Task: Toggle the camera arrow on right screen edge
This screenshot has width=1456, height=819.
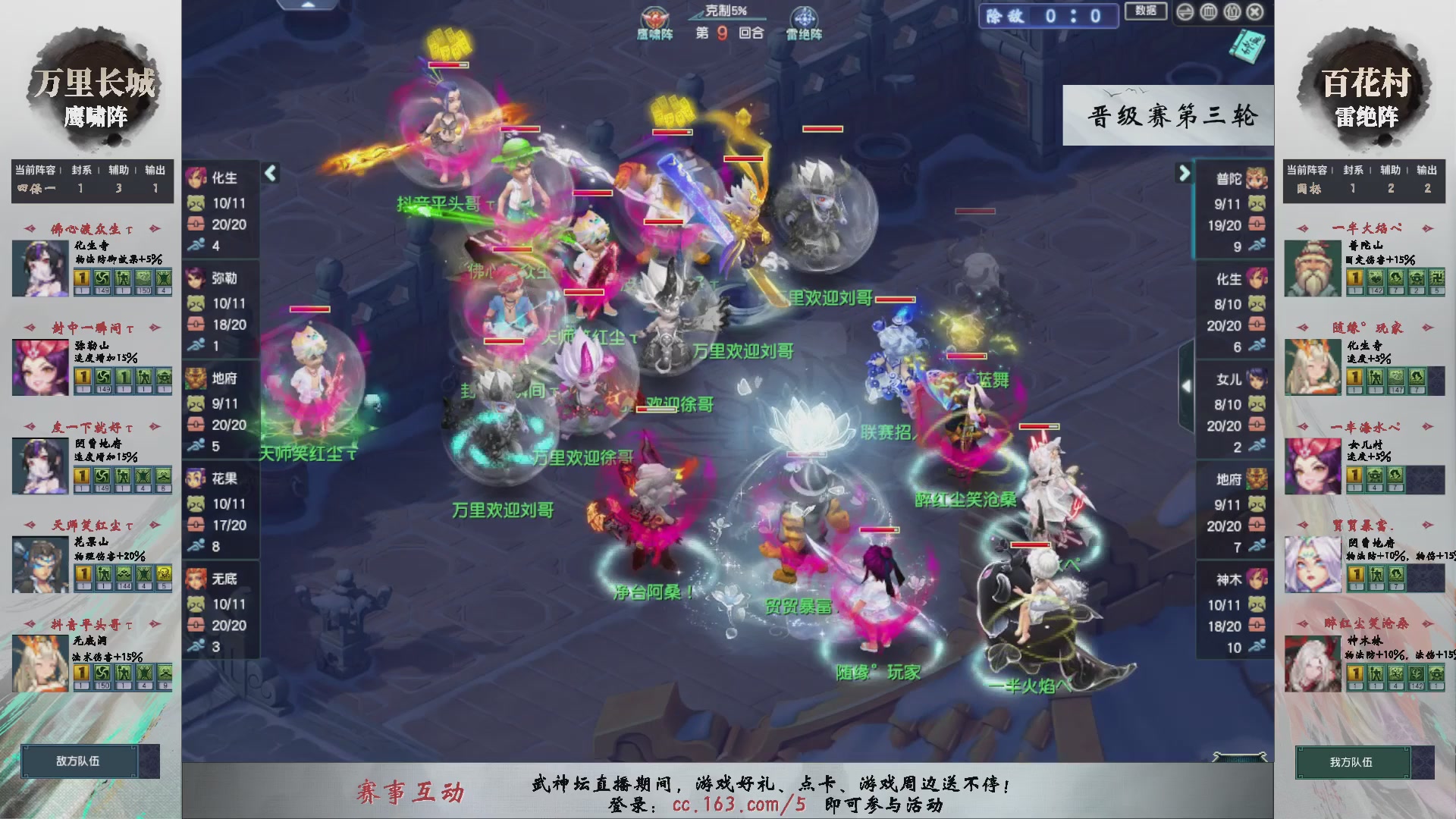Action: (x=1188, y=385)
